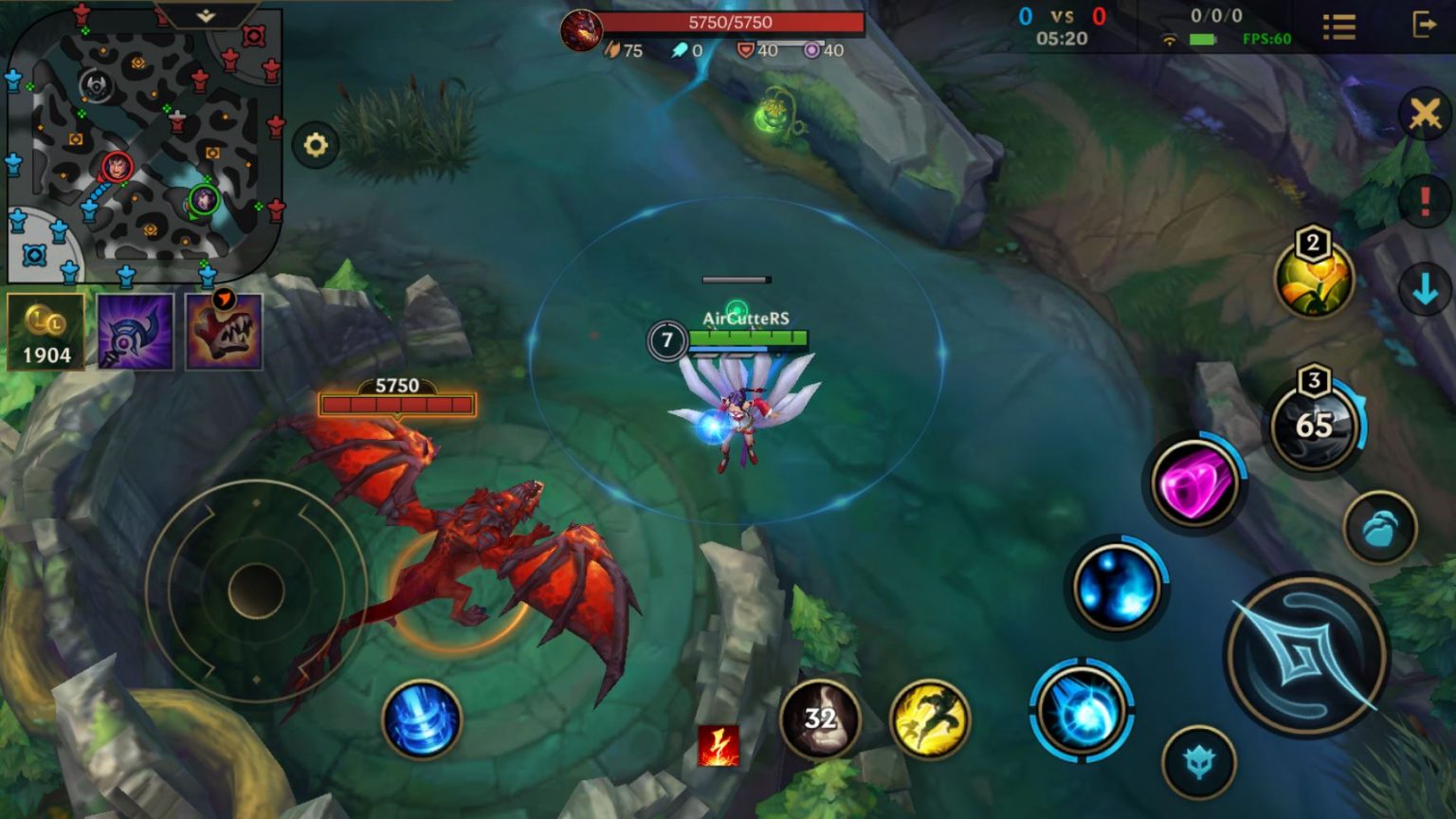
Task: Open the scoreboard list icon
Action: [1338, 27]
